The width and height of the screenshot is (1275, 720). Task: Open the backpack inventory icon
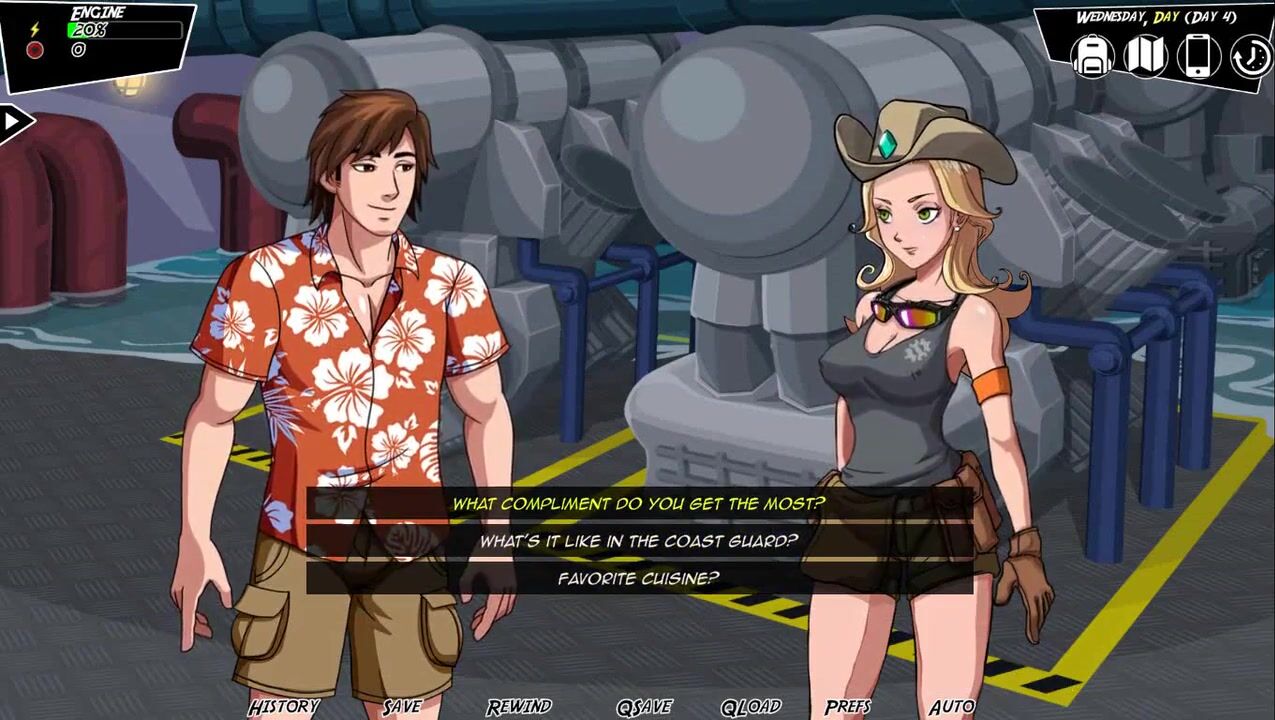pos(1093,56)
